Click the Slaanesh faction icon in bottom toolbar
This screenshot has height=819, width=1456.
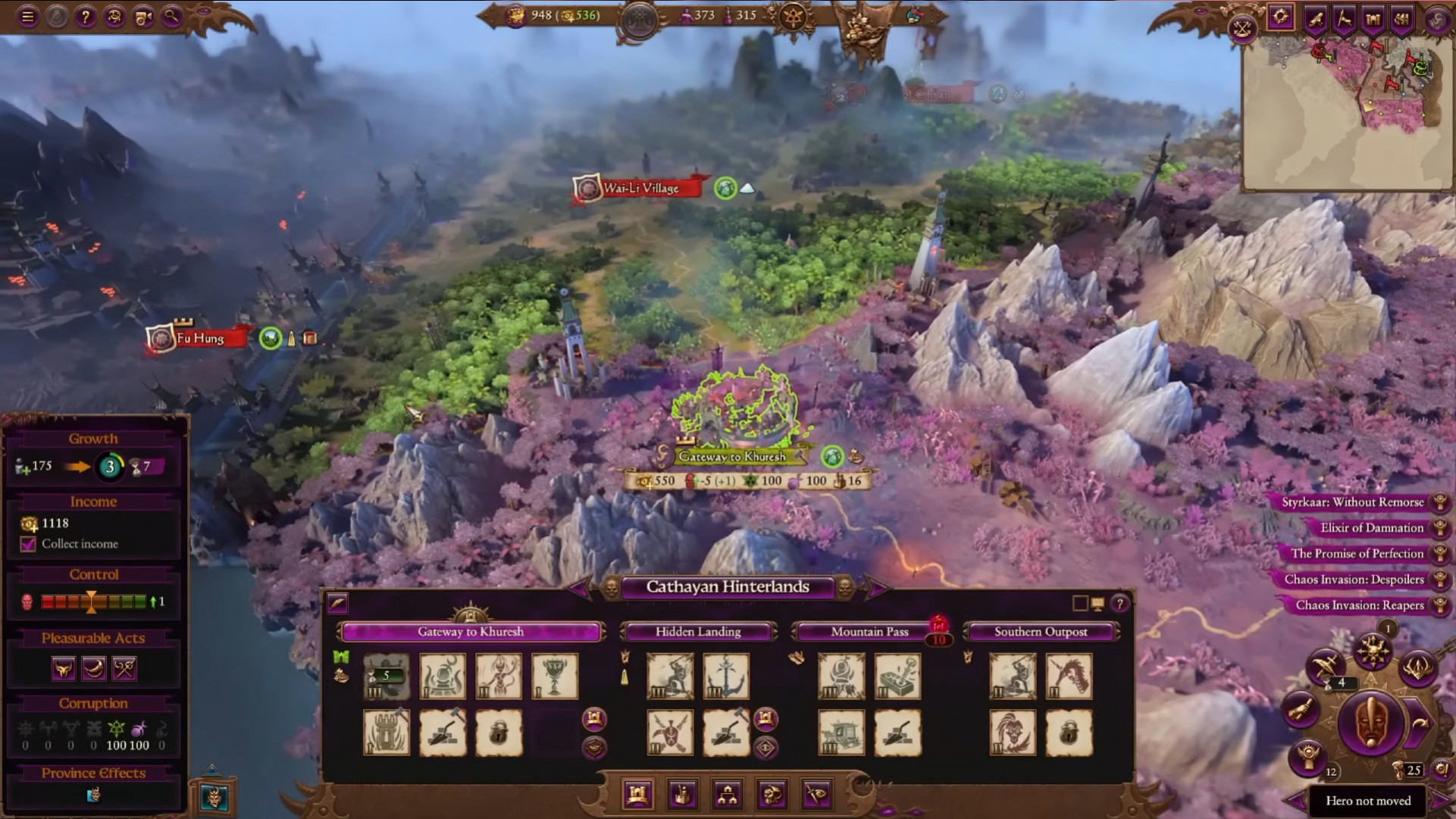click(x=771, y=795)
